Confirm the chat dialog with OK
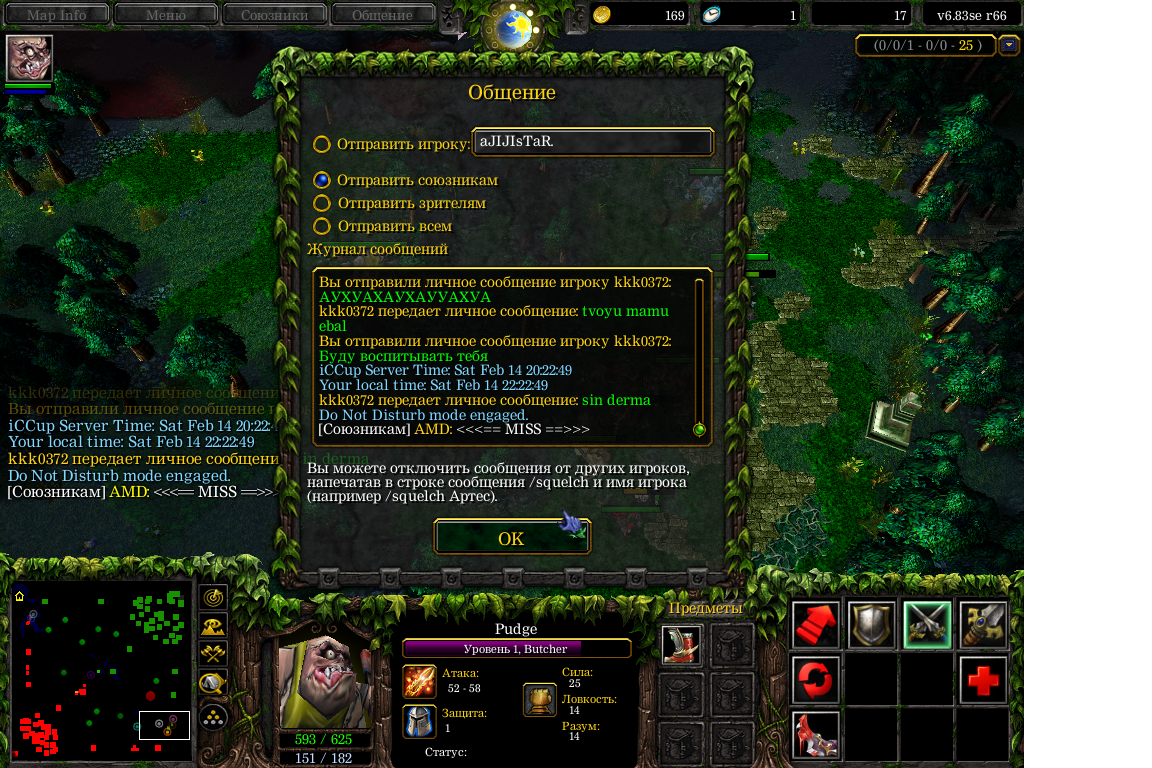Viewport: 1152px width, 768px height. pyautogui.click(x=511, y=538)
